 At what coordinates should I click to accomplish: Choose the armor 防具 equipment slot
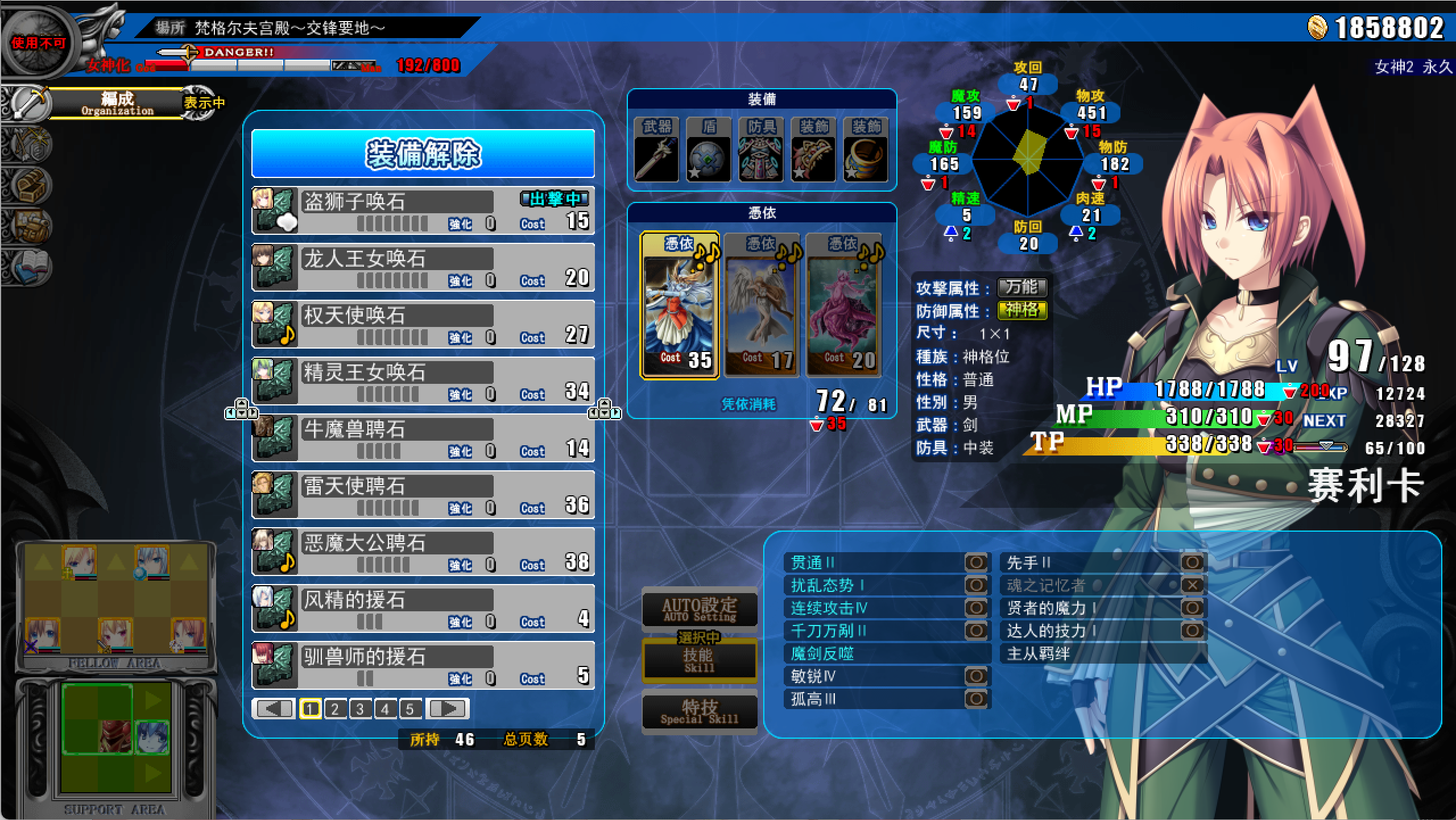click(x=761, y=151)
